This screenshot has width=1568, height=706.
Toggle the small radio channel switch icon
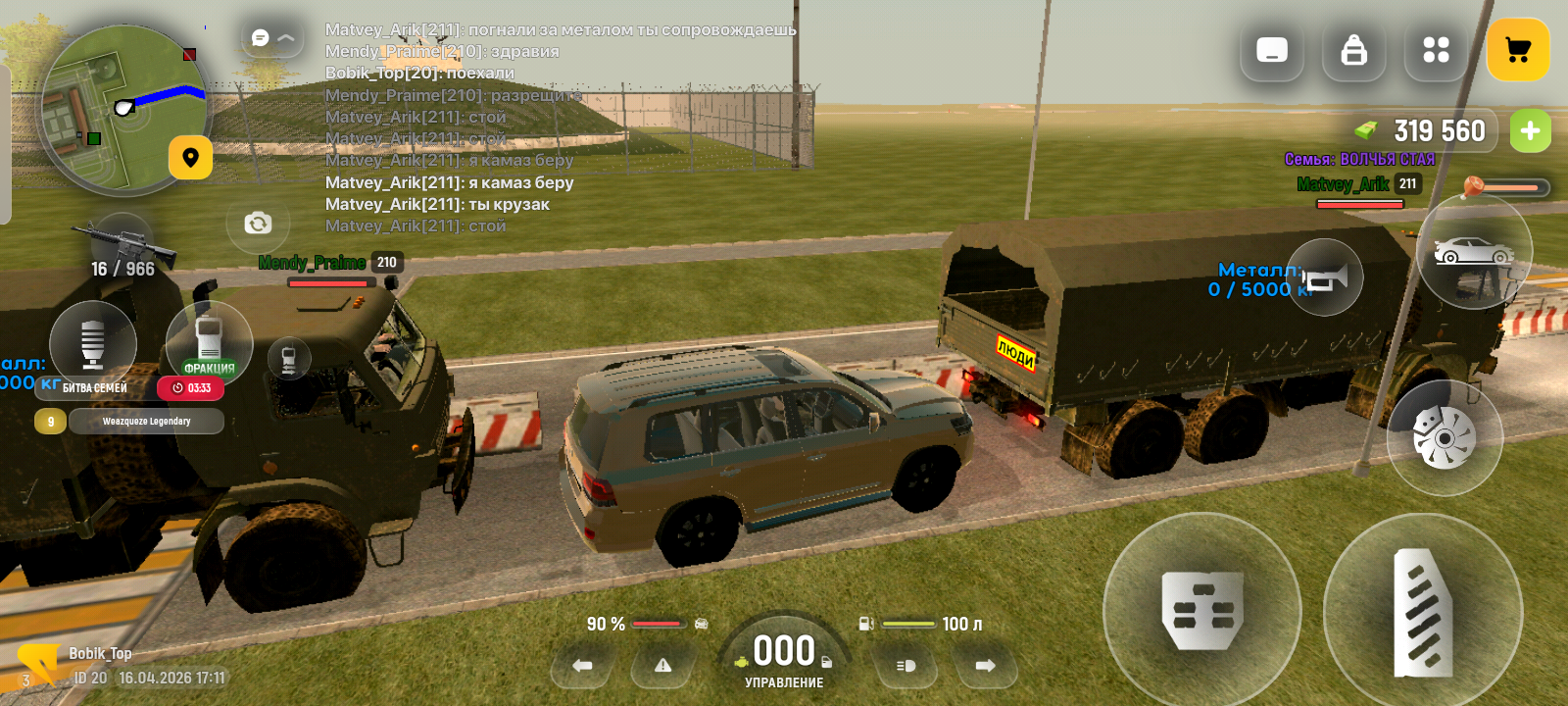[289, 359]
